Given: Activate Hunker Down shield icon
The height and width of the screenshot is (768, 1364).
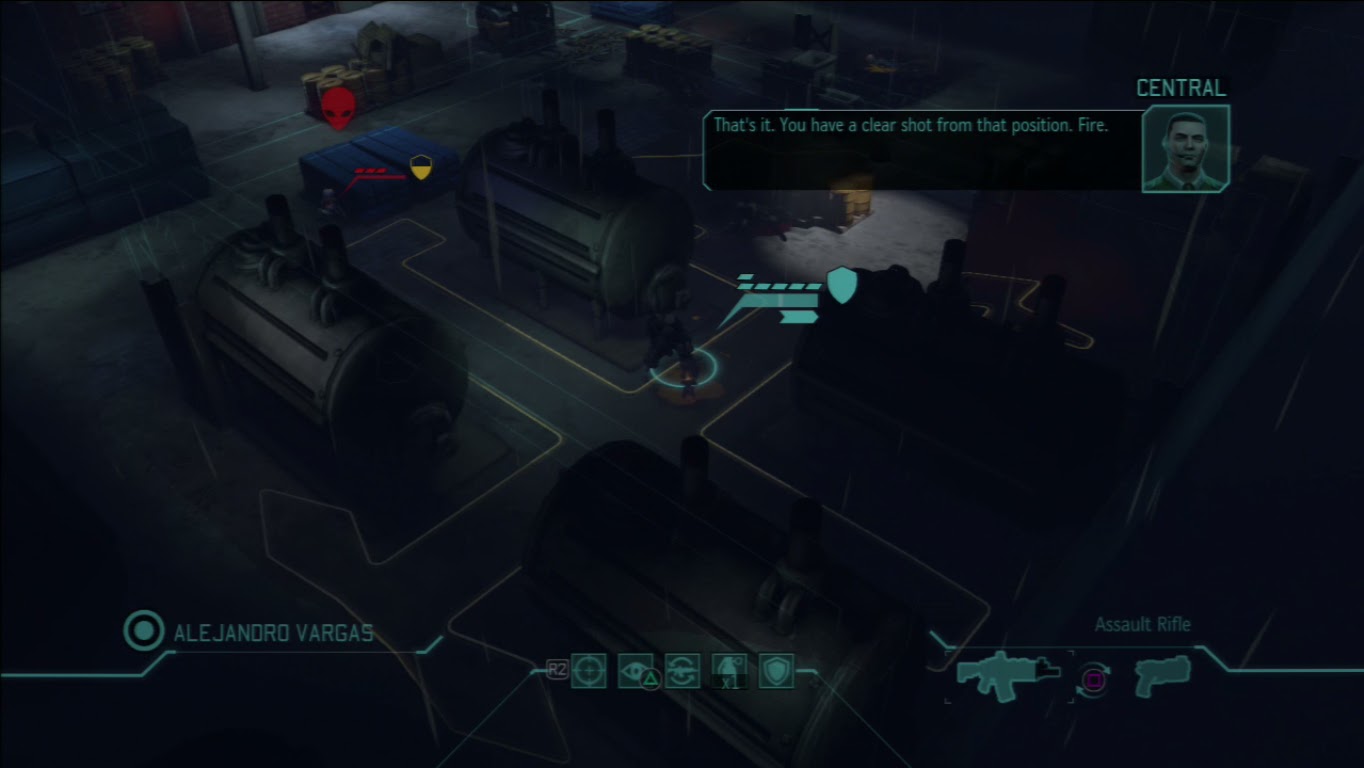Looking at the screenshot, I should point(777,671).
